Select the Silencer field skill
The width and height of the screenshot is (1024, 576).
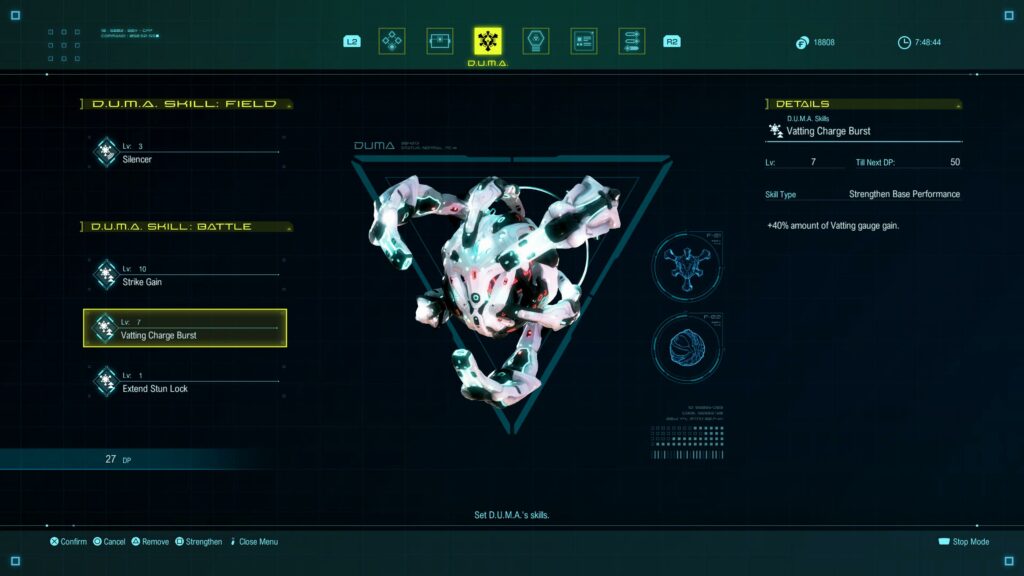pyautogui.click(x=184, y=153)
